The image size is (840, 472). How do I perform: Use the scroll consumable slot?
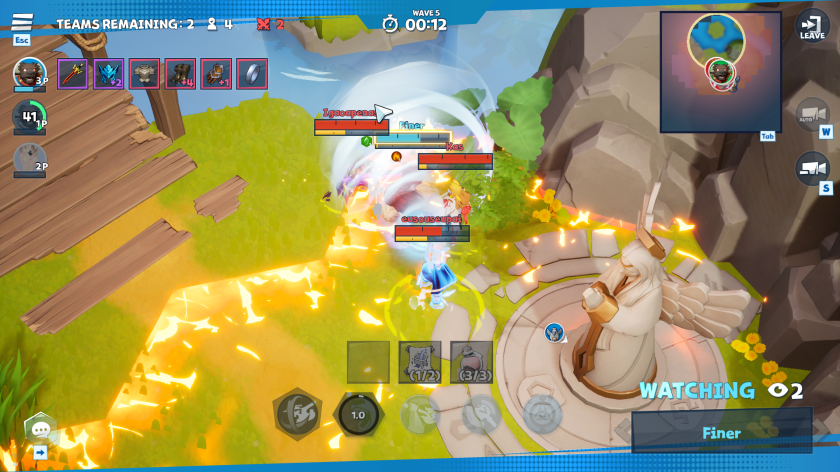pyautogui.click(x=420, y=361)
